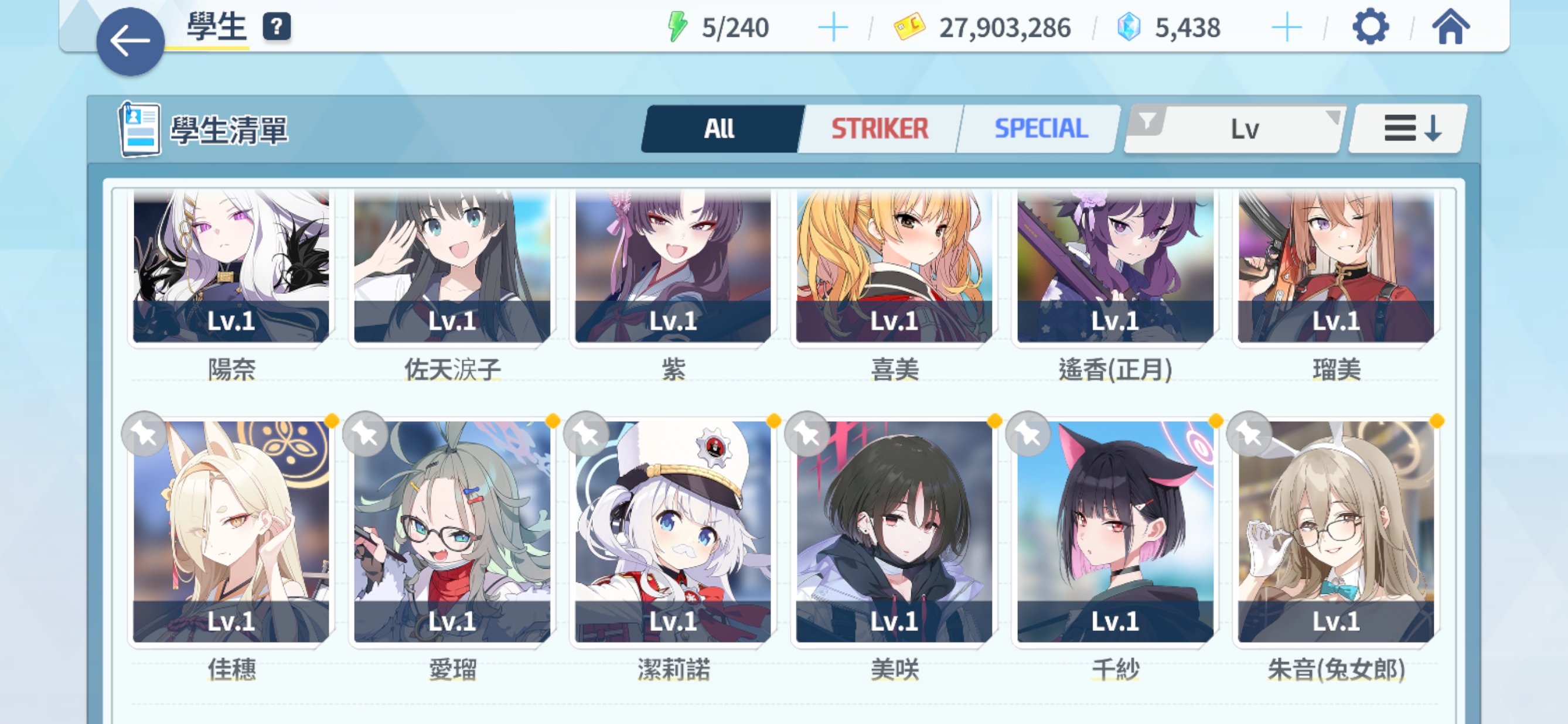Filter by SPECIAL students

[x=1040, y=128]
